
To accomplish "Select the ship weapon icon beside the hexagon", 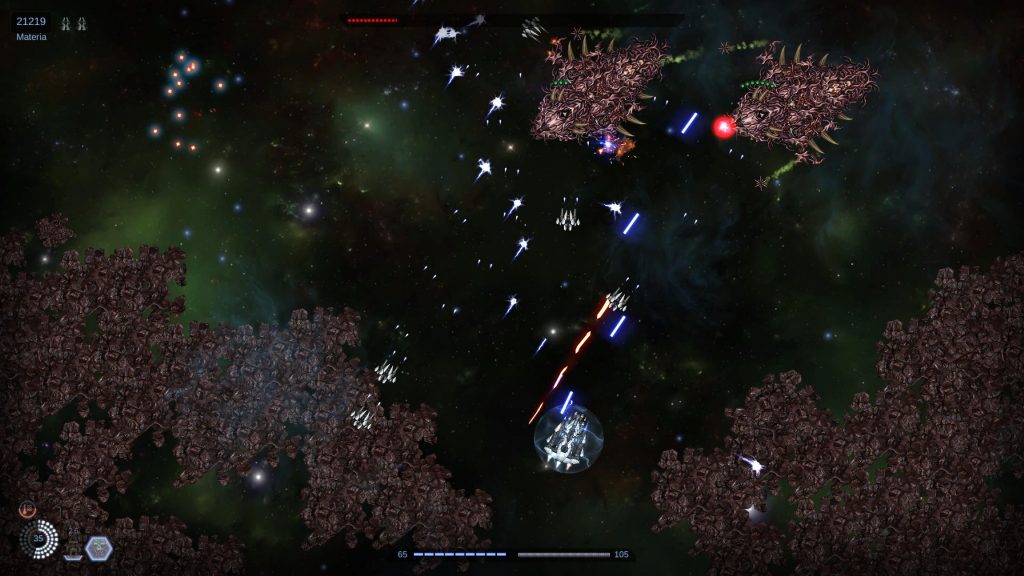I will (73, 546).
